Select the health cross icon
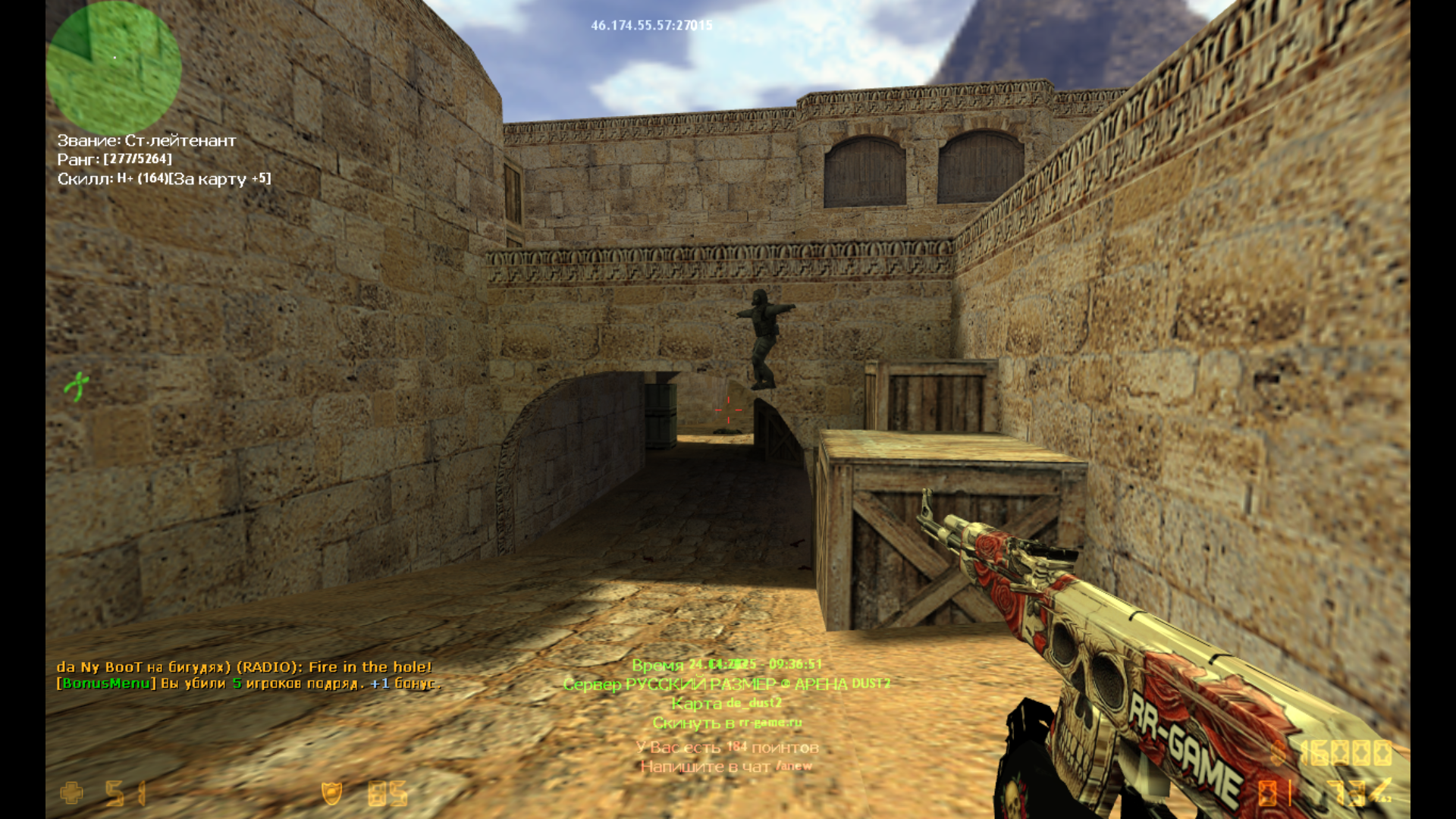The image size is (1456, 819). pyautogui.click(x=72, y=793)
